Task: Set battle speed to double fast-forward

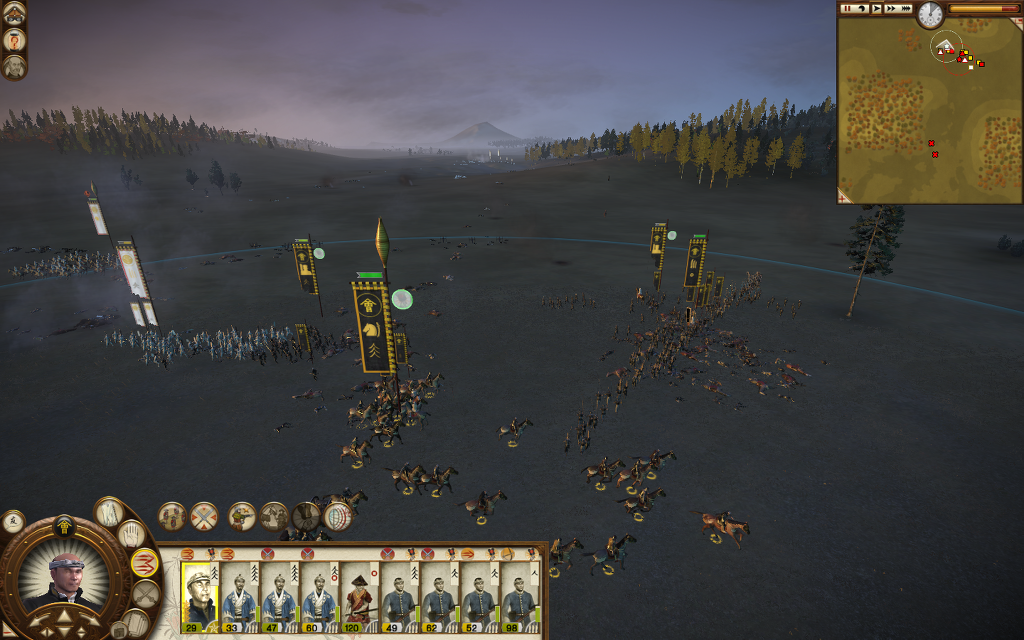Action: coord(891,8)
